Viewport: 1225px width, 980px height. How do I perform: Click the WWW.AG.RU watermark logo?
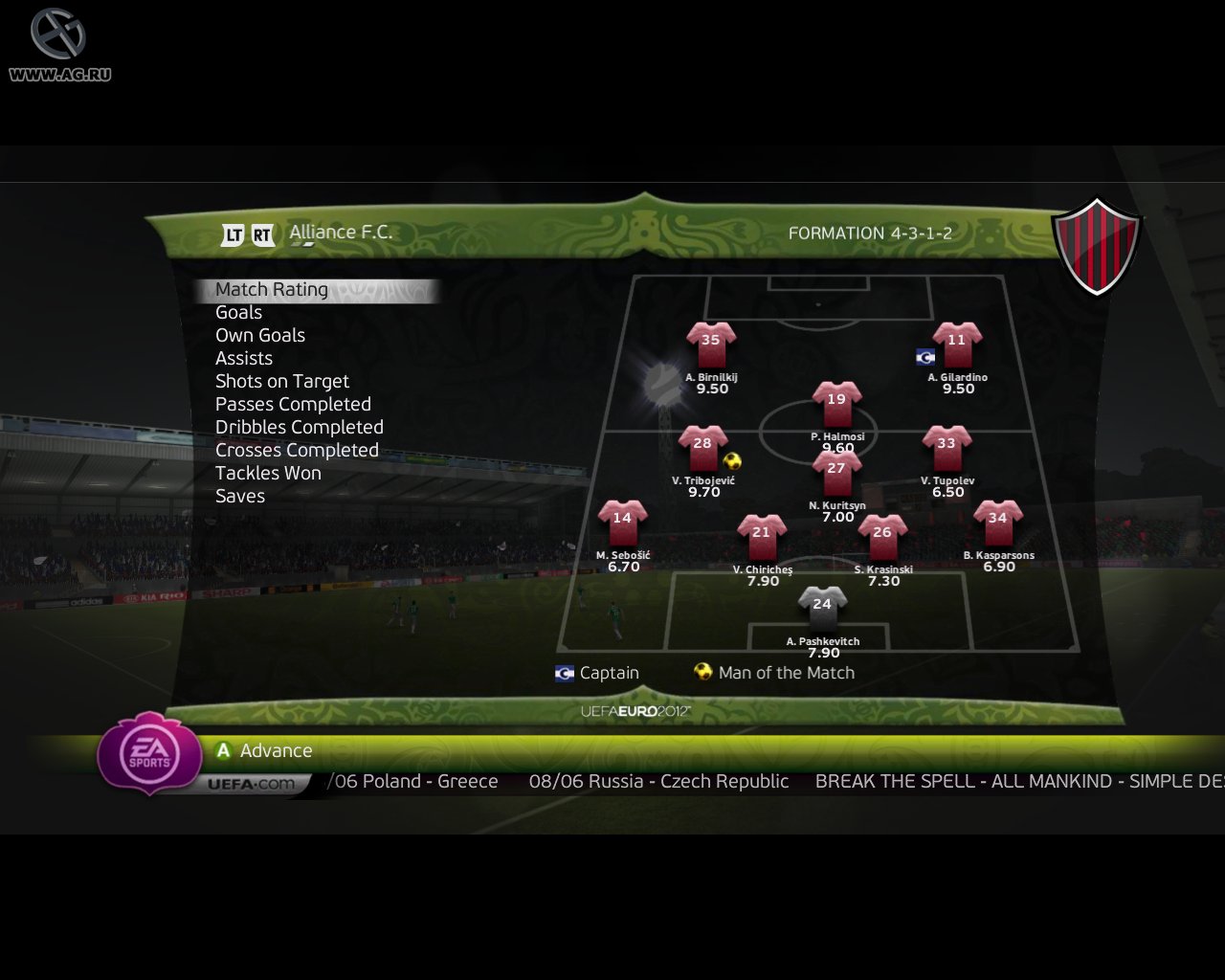59,43
